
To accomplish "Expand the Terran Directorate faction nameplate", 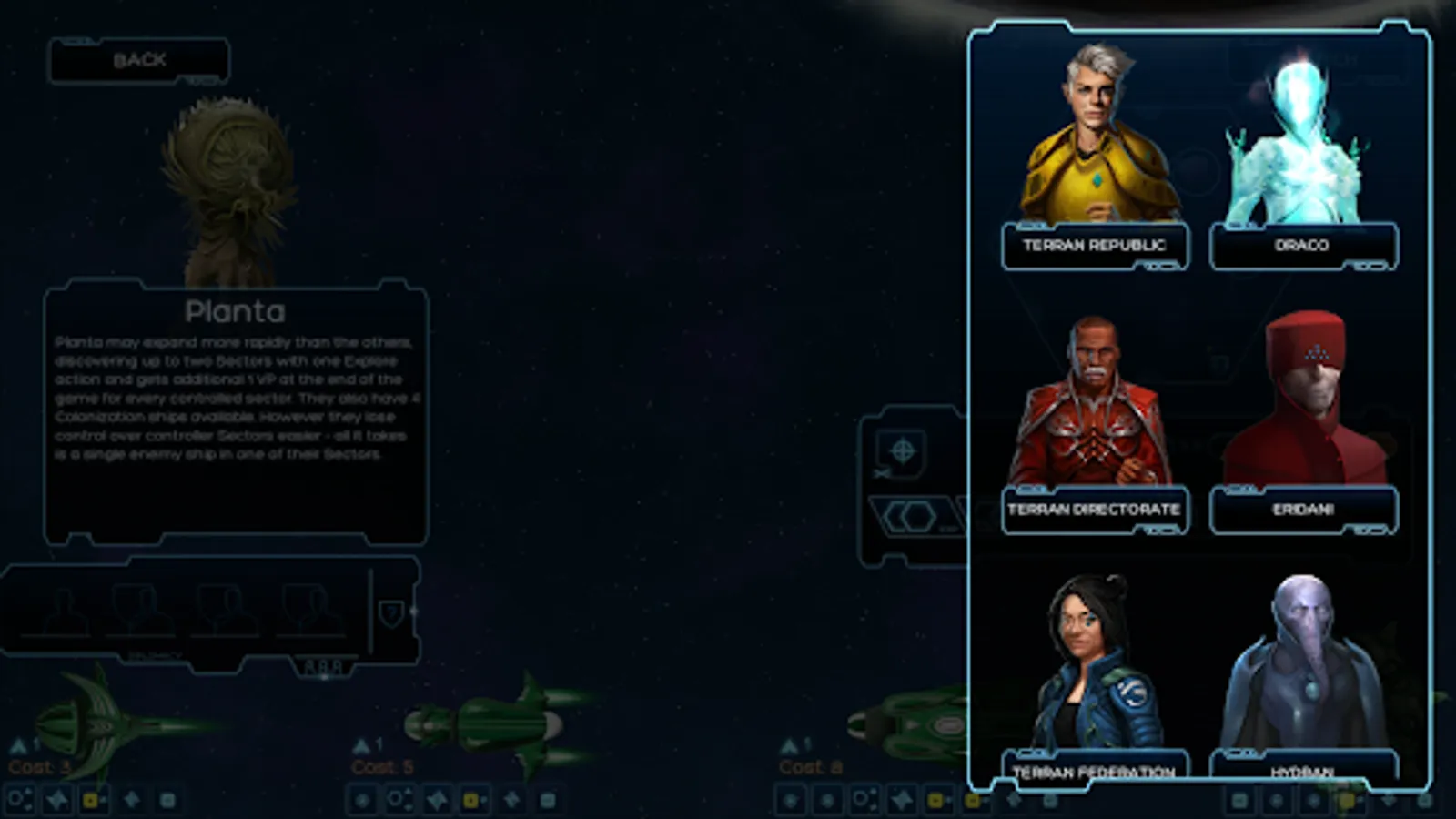I will [x=1094, y=511].
